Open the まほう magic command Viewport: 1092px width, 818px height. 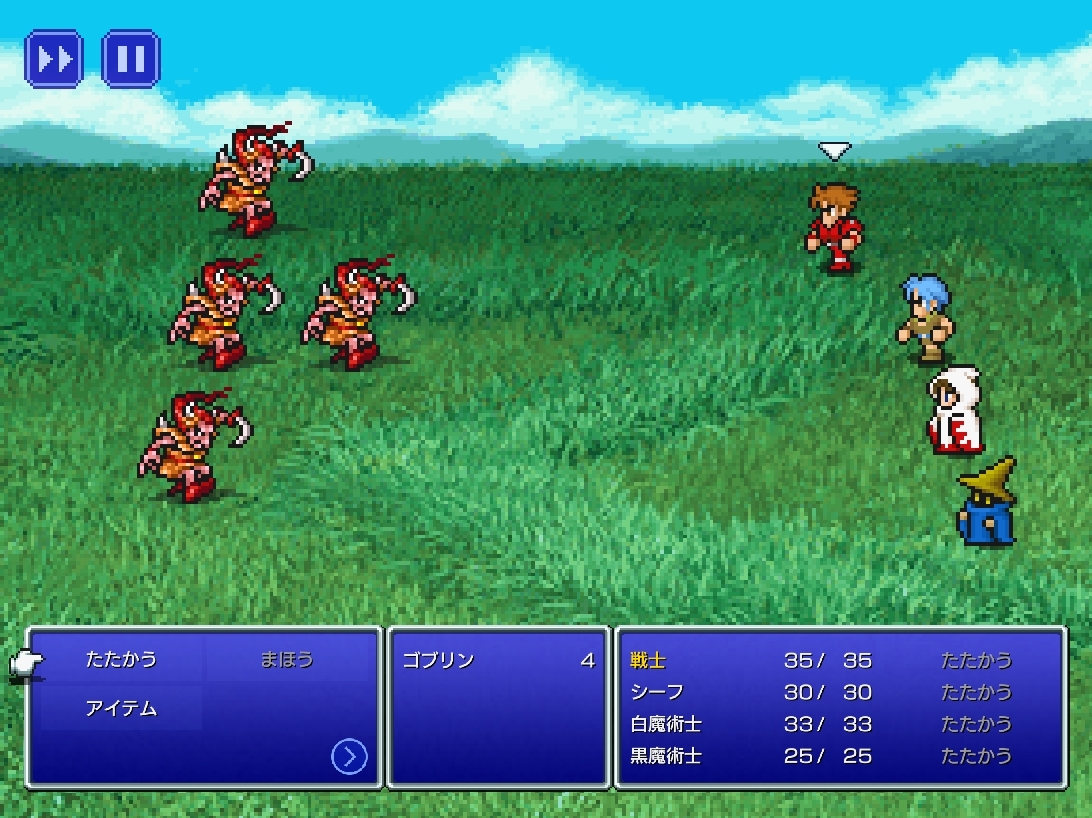[287, 660]
